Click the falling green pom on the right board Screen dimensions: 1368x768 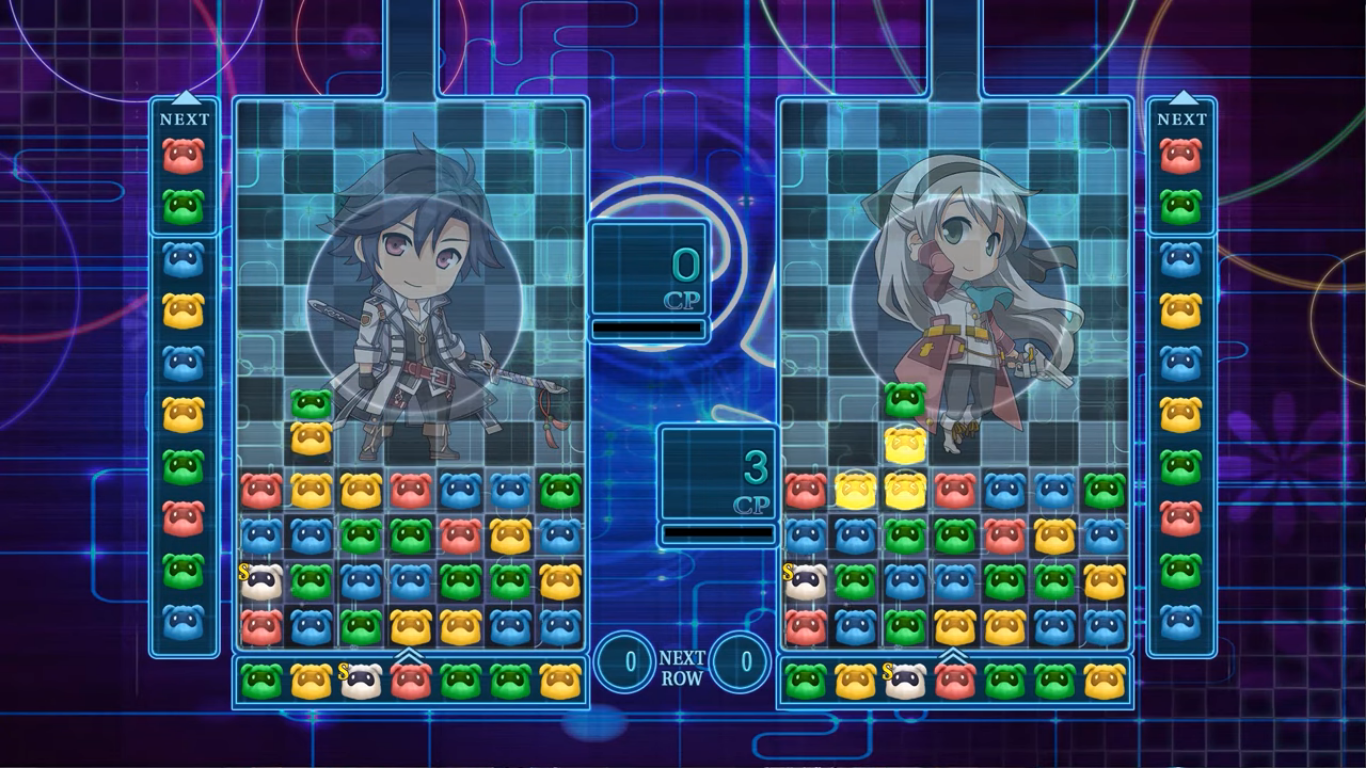[905, 398]
